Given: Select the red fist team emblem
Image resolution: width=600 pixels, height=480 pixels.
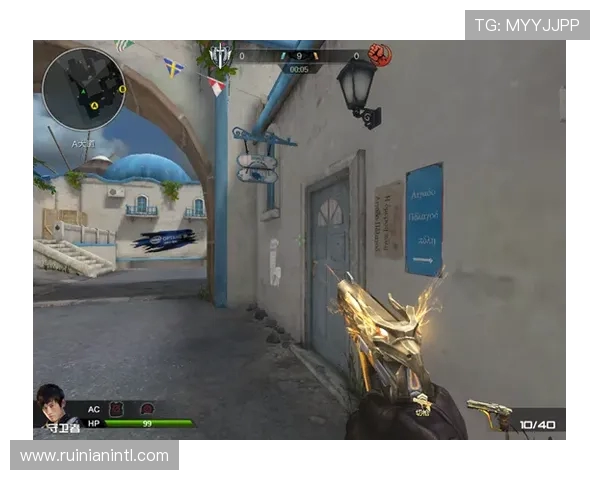Looking at the screenshot, I should 380,55.
